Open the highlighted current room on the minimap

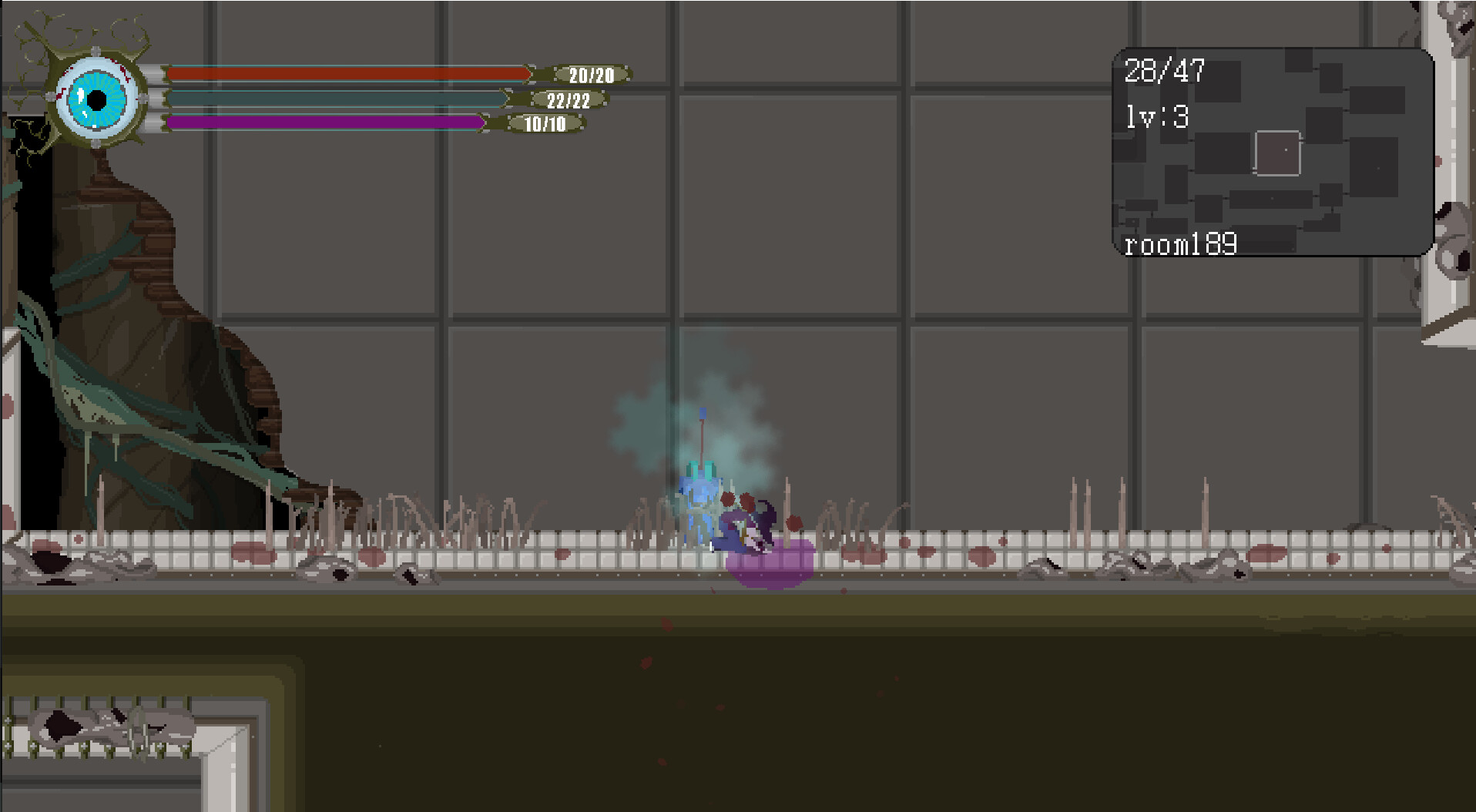tap(1280, 152)
